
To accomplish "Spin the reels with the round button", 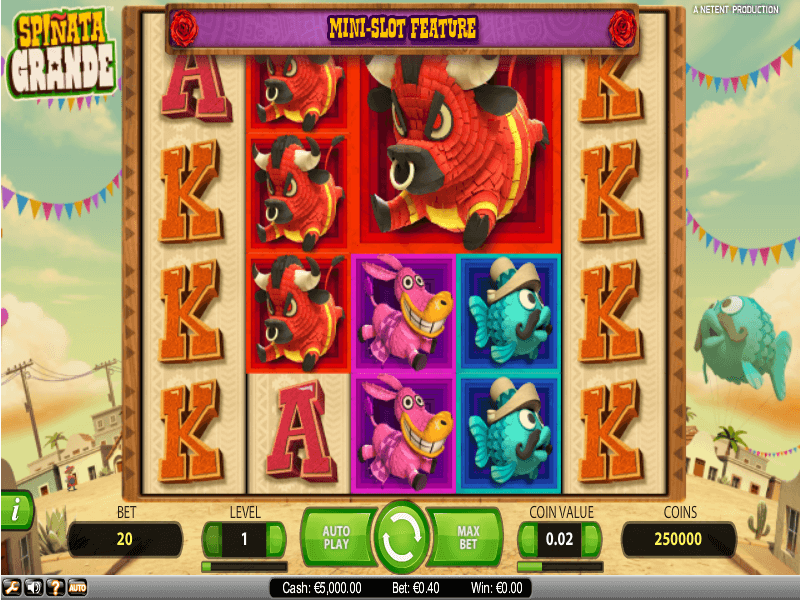I will click(401, 539).
